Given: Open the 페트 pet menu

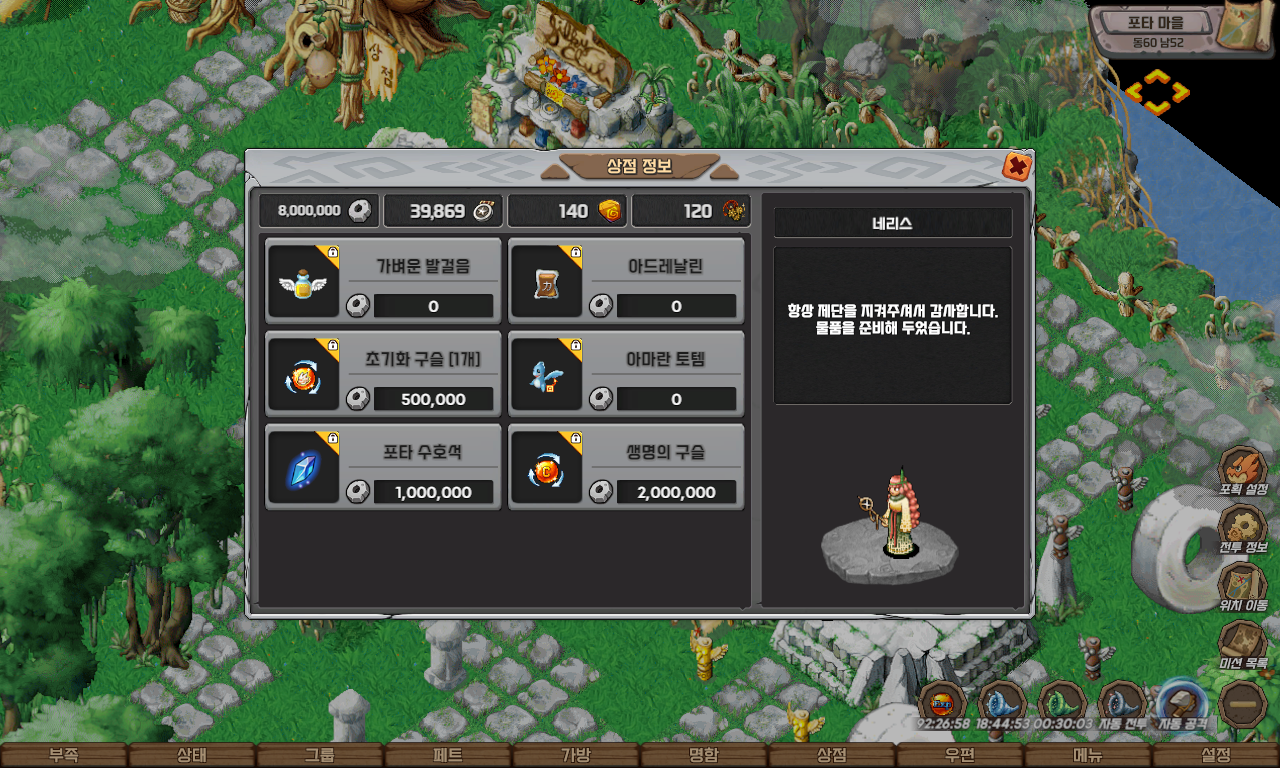Looking at the screenshot, I should click(x=447, y=756).
